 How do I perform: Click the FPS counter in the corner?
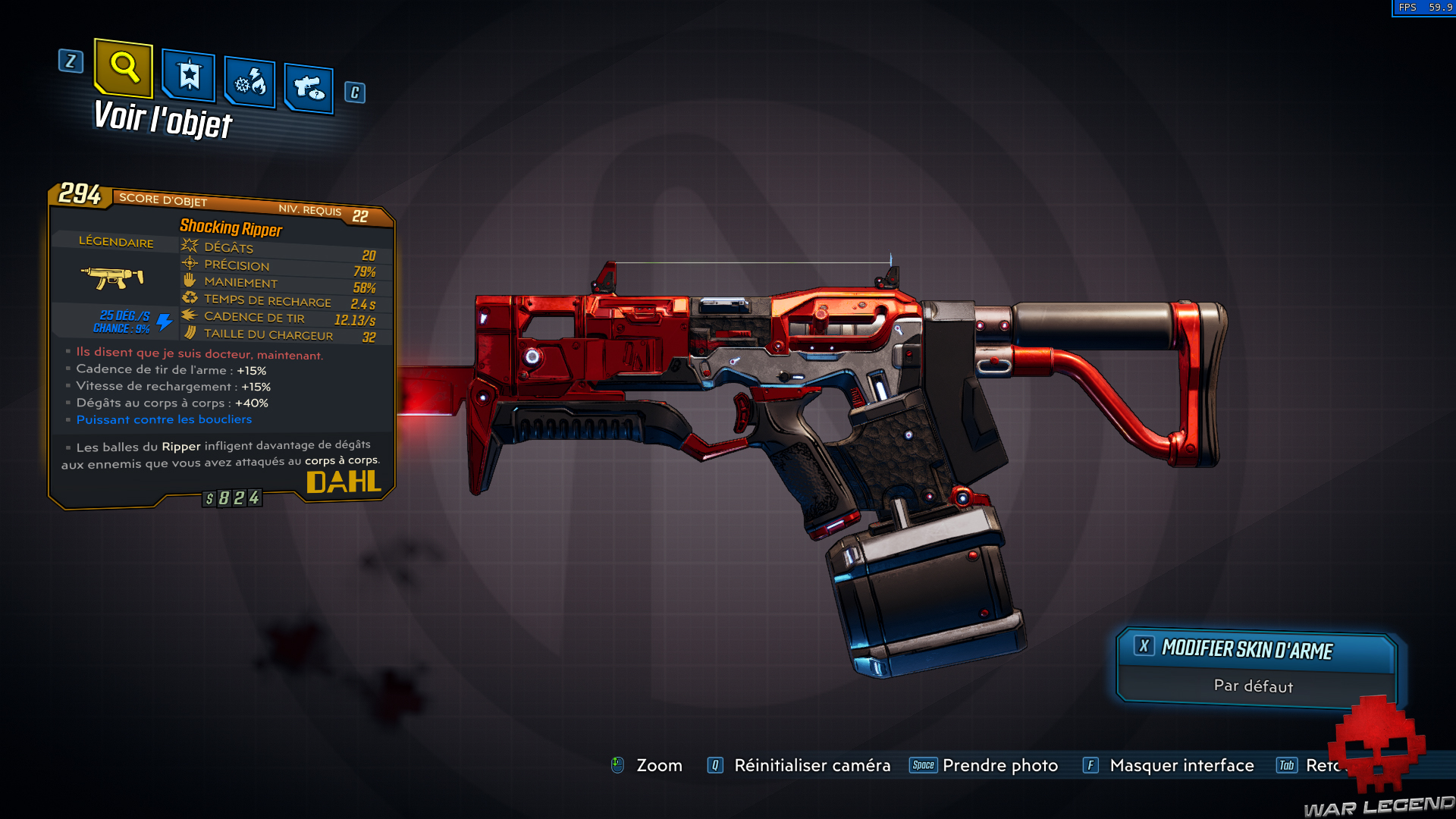click(1426, 9)
